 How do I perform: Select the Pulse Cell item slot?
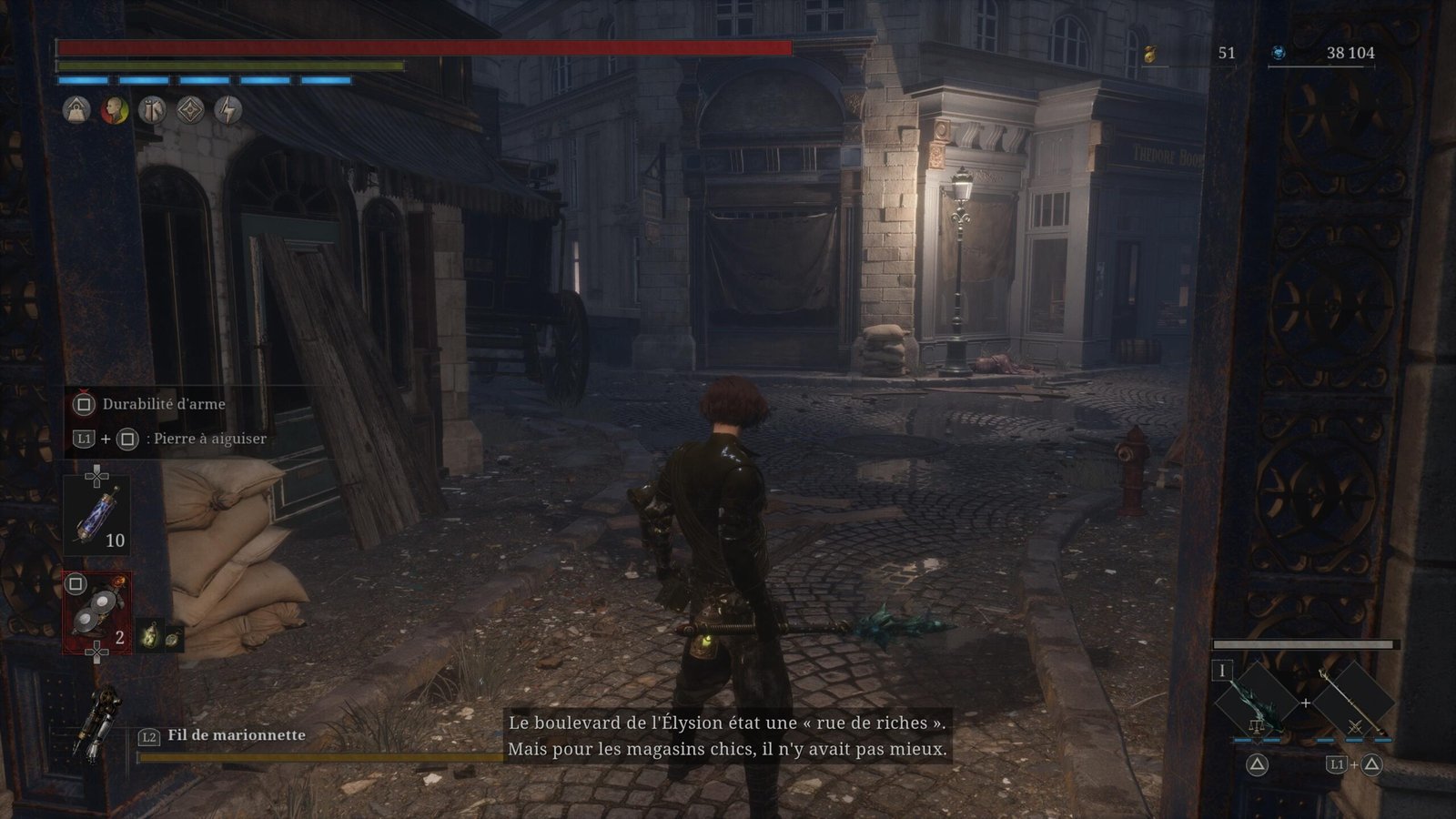coord(96,515)
